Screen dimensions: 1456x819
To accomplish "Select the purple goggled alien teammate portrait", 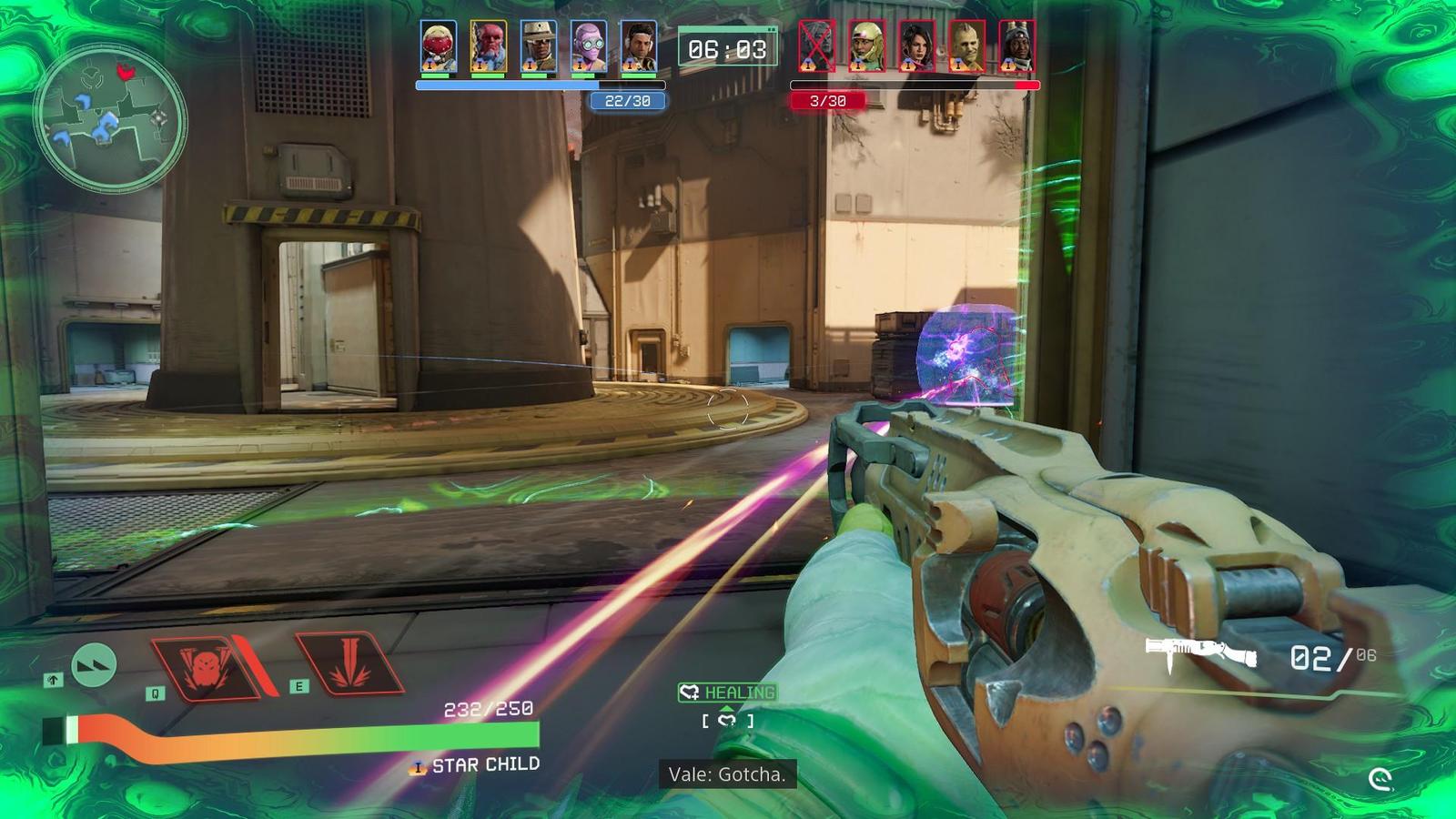I will point(589,46).
